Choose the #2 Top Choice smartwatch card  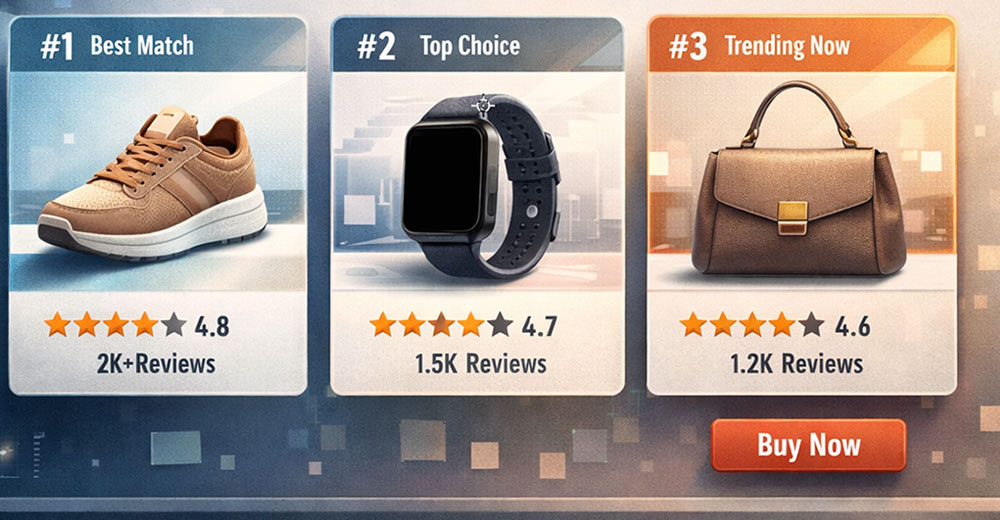pos(477,180)
